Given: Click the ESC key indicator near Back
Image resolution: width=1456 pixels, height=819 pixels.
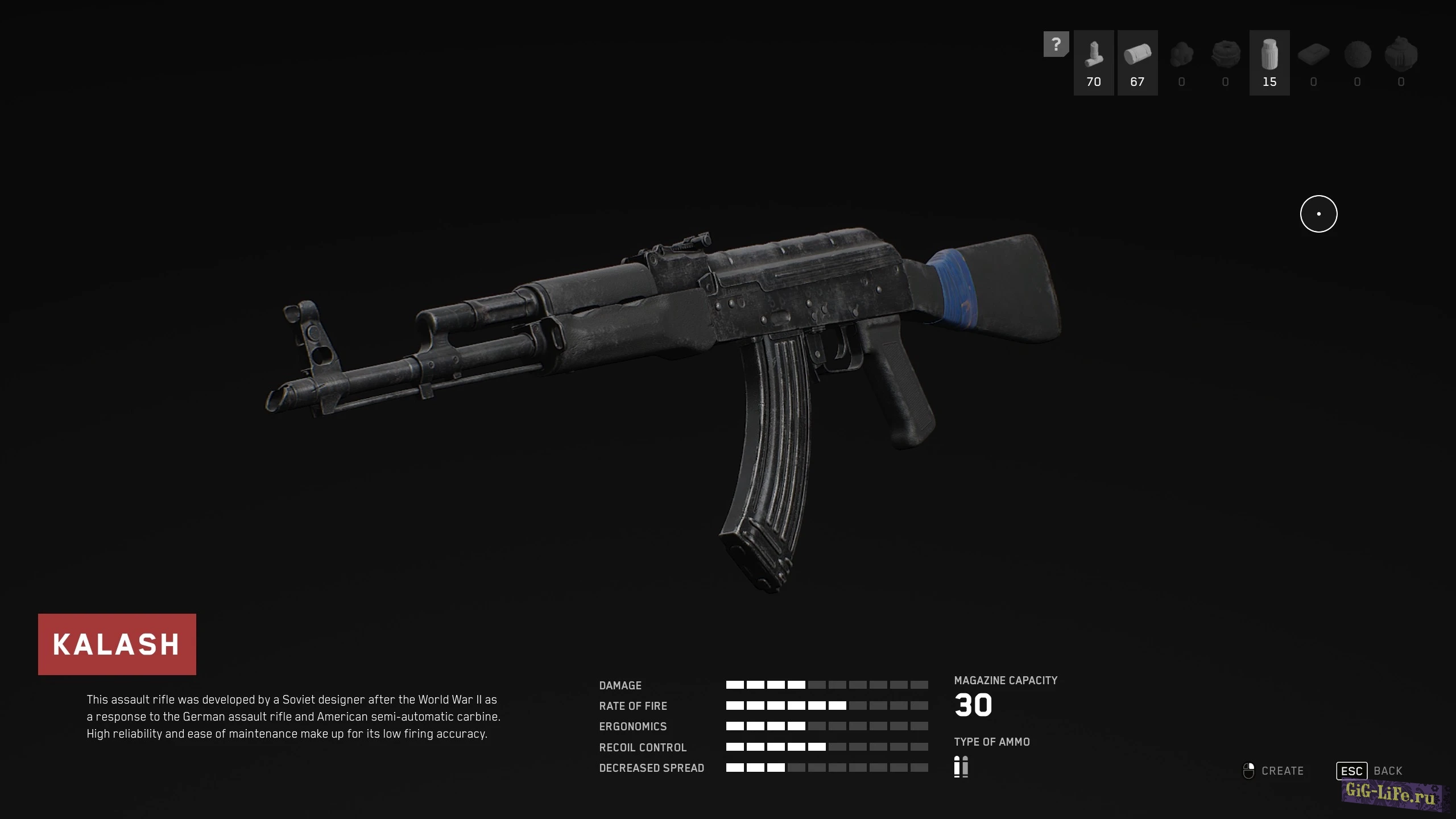Looking at the screenshot, I should (x=1351, y=771).
